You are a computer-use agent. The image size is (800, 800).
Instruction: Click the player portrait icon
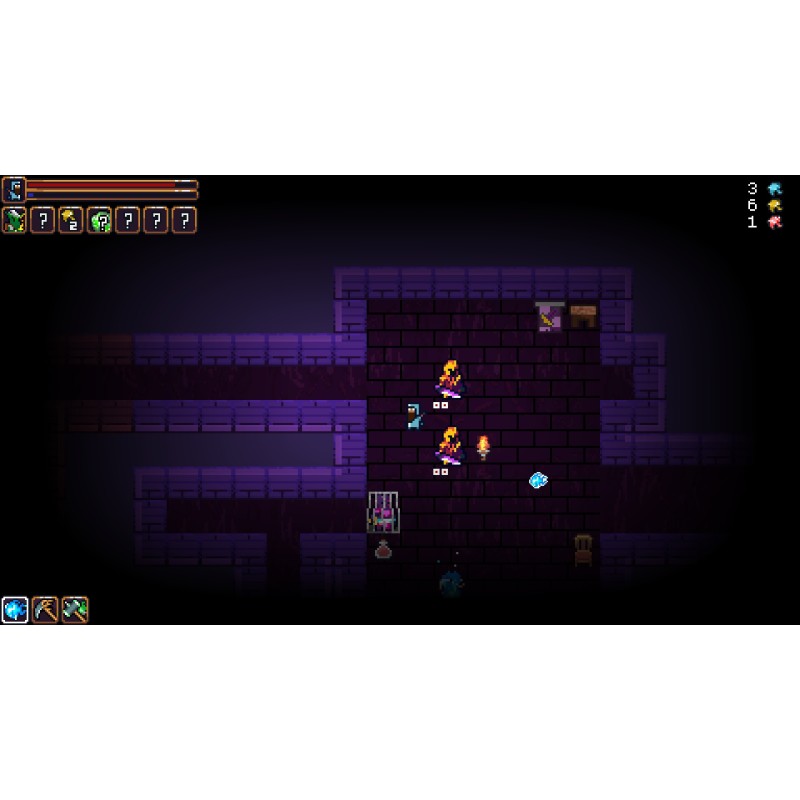click(x=13, y=188)
